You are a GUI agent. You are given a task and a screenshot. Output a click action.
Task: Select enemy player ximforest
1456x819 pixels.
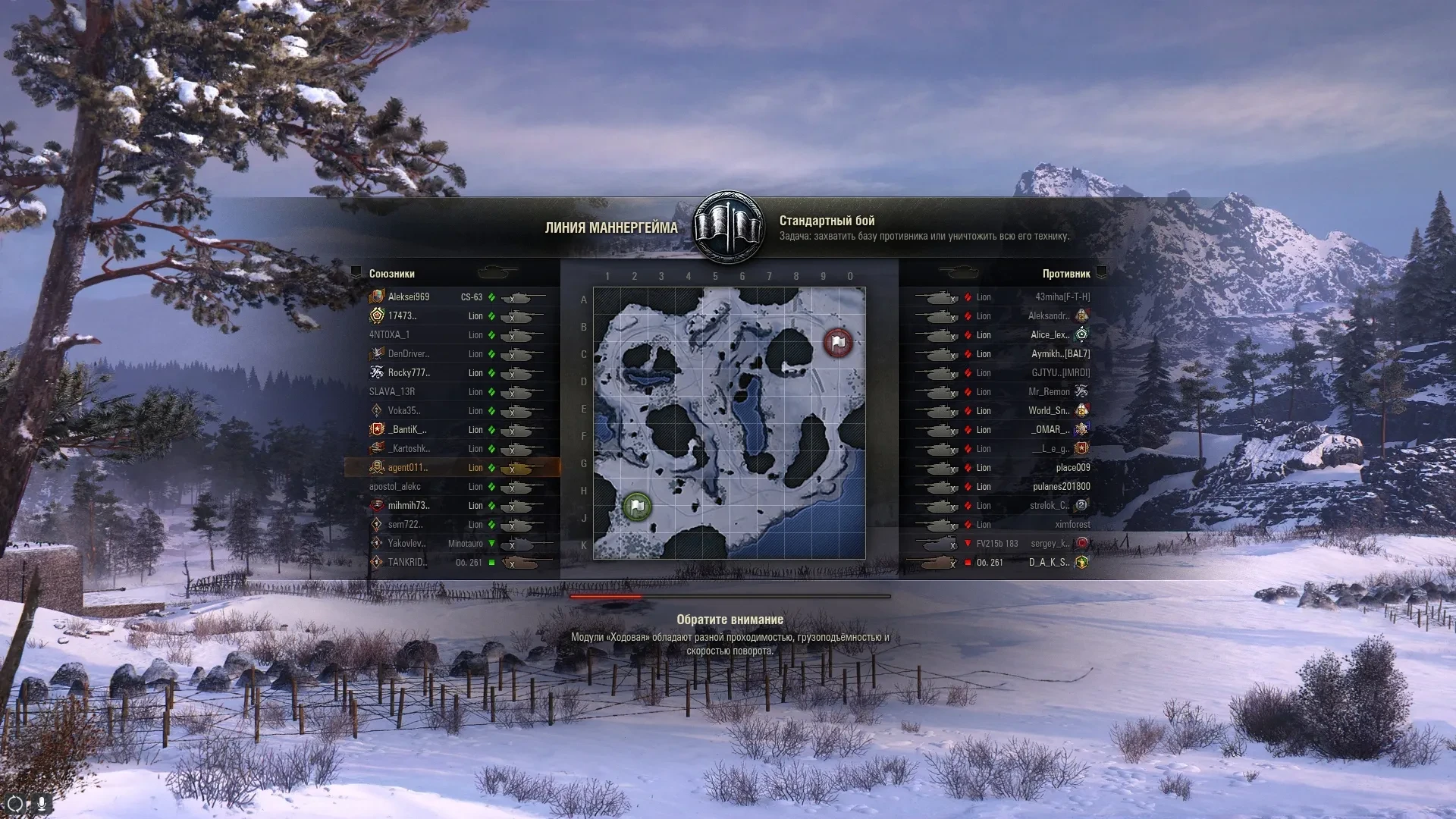tap(1072, 525)
